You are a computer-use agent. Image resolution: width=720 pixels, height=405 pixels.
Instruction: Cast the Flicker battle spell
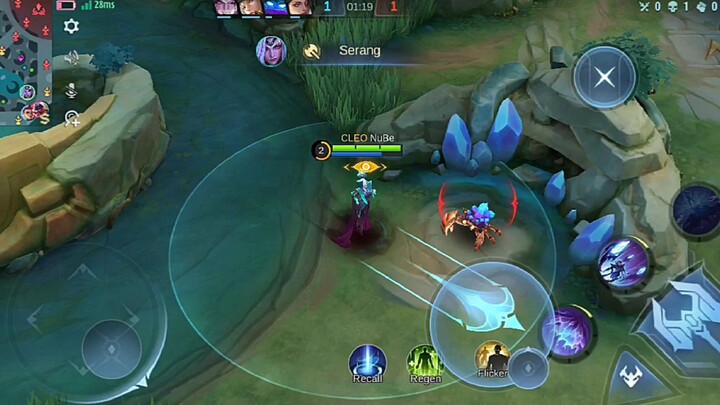(x=492, y=360)
